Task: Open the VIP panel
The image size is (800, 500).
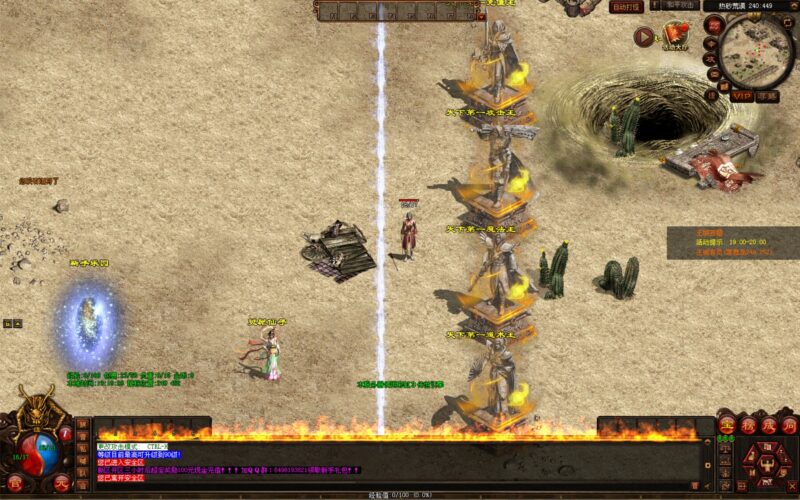Action: 741,97
